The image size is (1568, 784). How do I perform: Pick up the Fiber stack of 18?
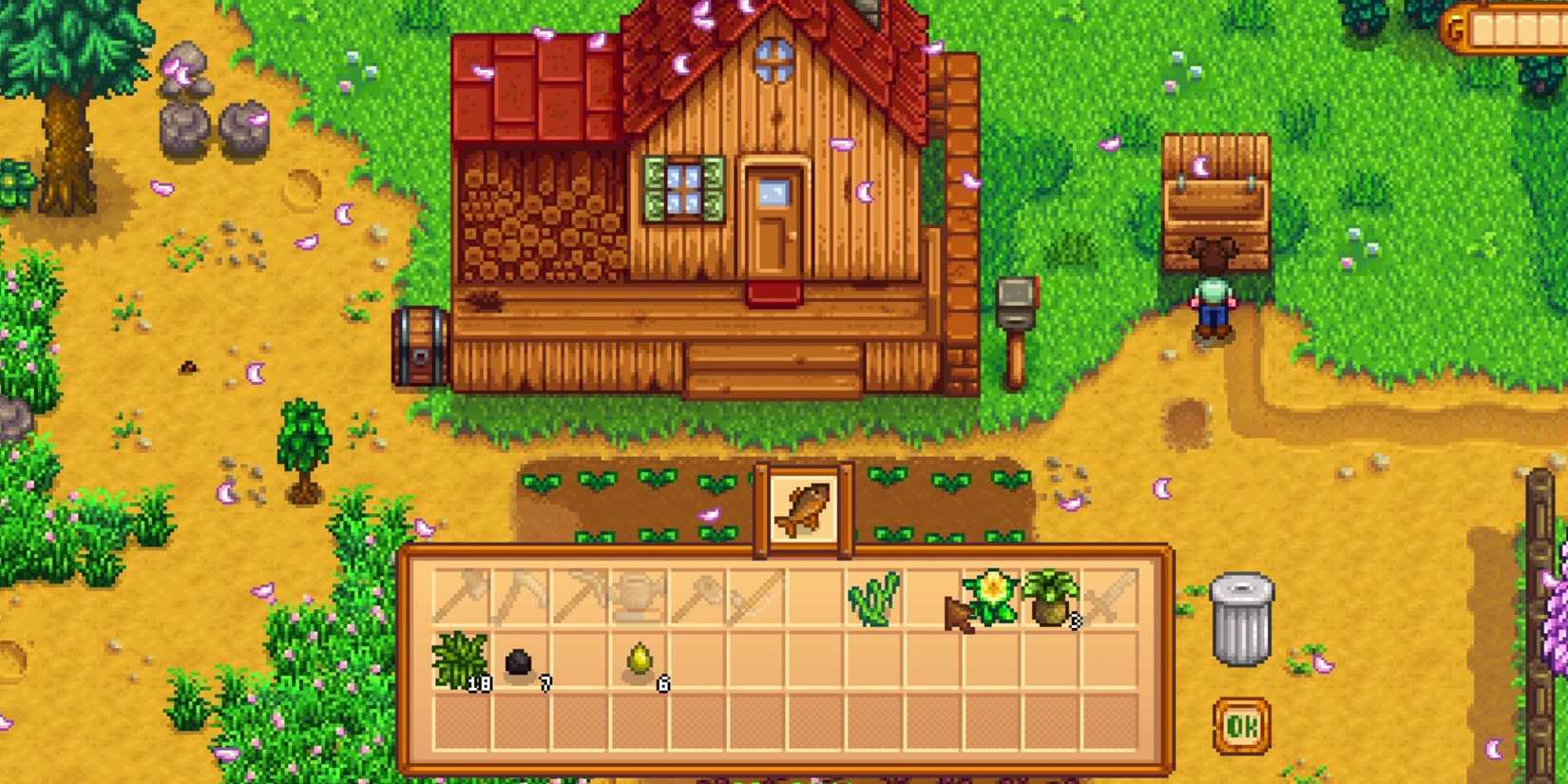pos(459,665)
